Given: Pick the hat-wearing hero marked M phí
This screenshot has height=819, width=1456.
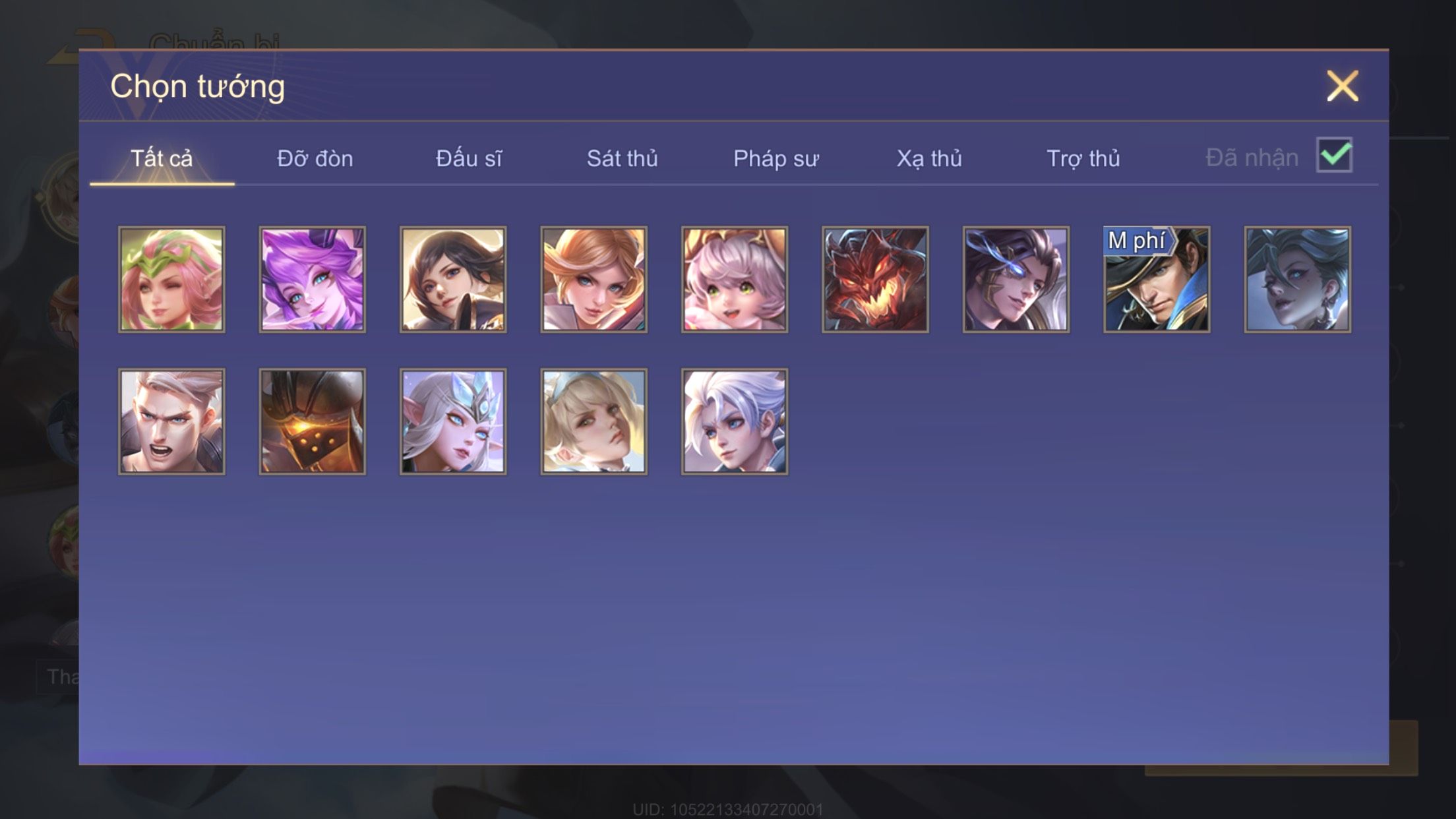Looking at the screenshot, I should [1157, 280].
